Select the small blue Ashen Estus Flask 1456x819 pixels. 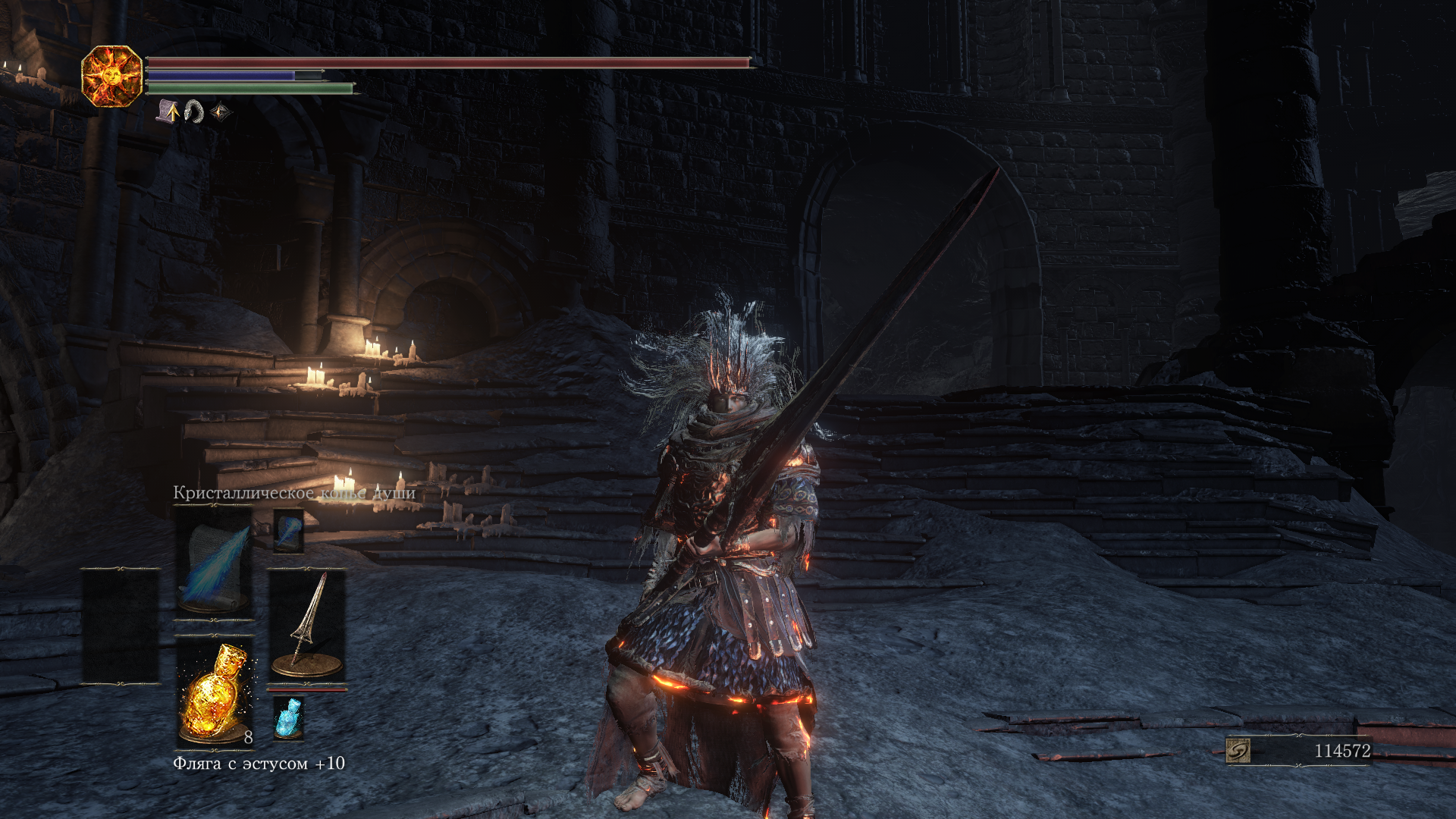pyautogui.click(x=288, y=717)
